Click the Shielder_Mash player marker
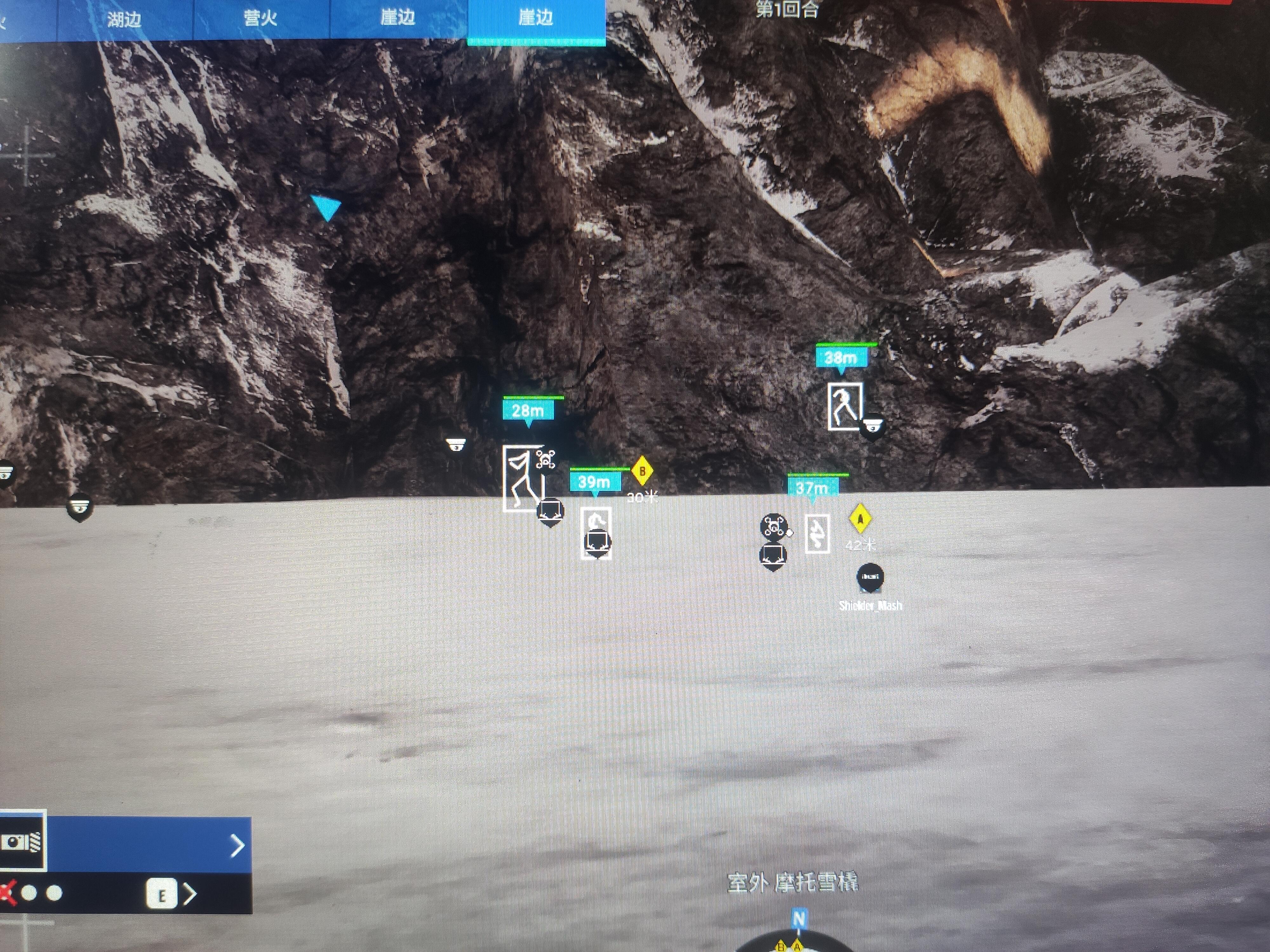Screen dimensions: 1270x952 pos(870,577)
